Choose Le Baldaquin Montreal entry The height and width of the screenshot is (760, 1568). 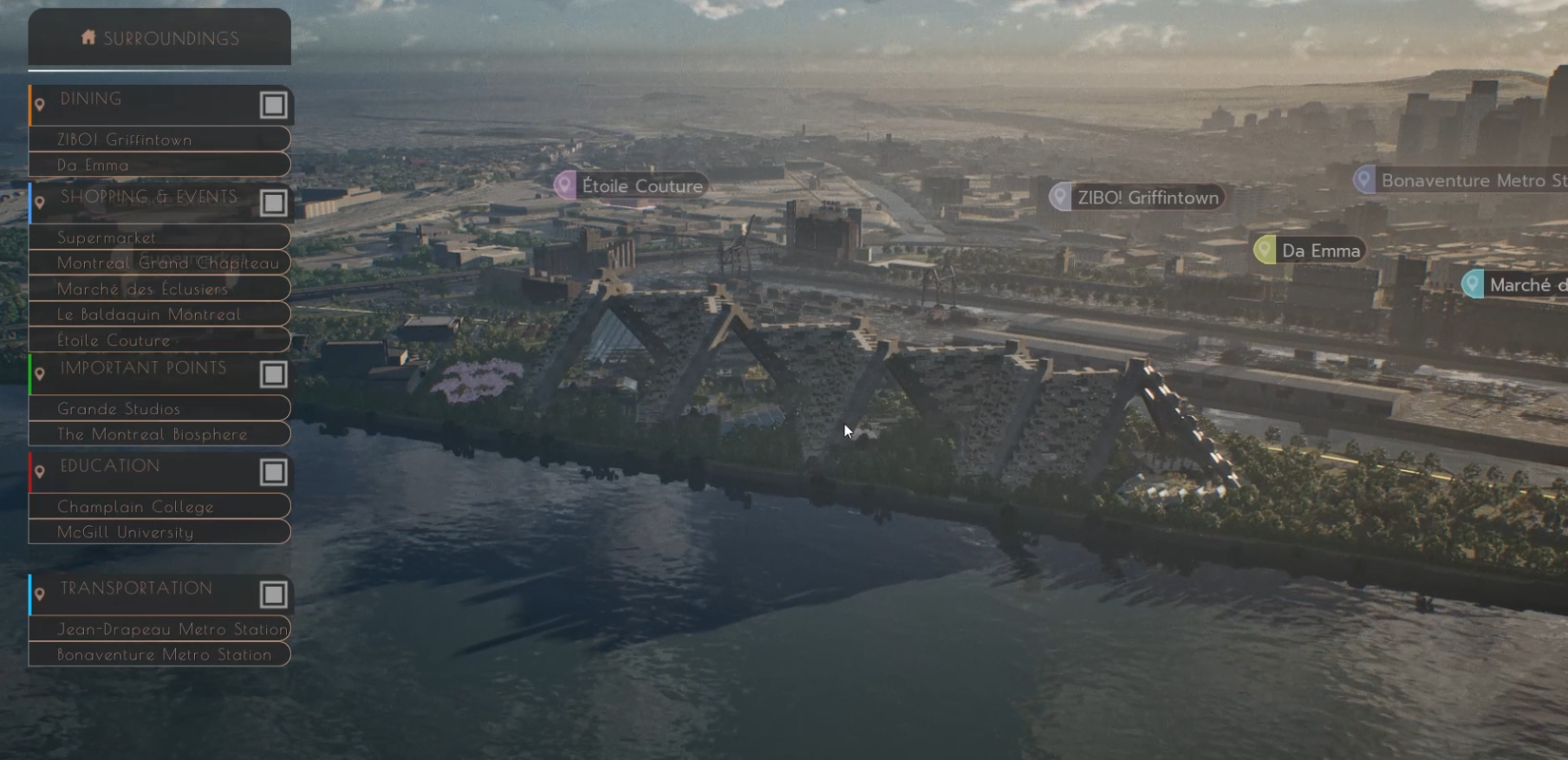click(159, 315)
